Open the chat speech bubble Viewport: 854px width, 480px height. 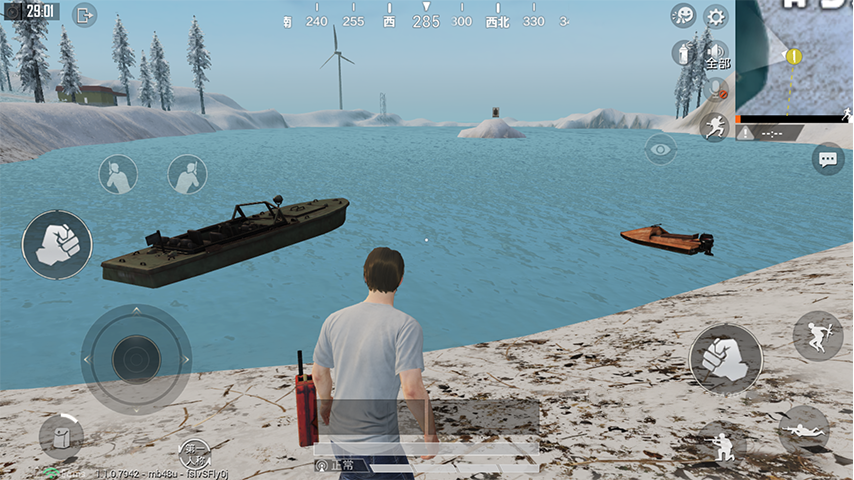[828, 158]
